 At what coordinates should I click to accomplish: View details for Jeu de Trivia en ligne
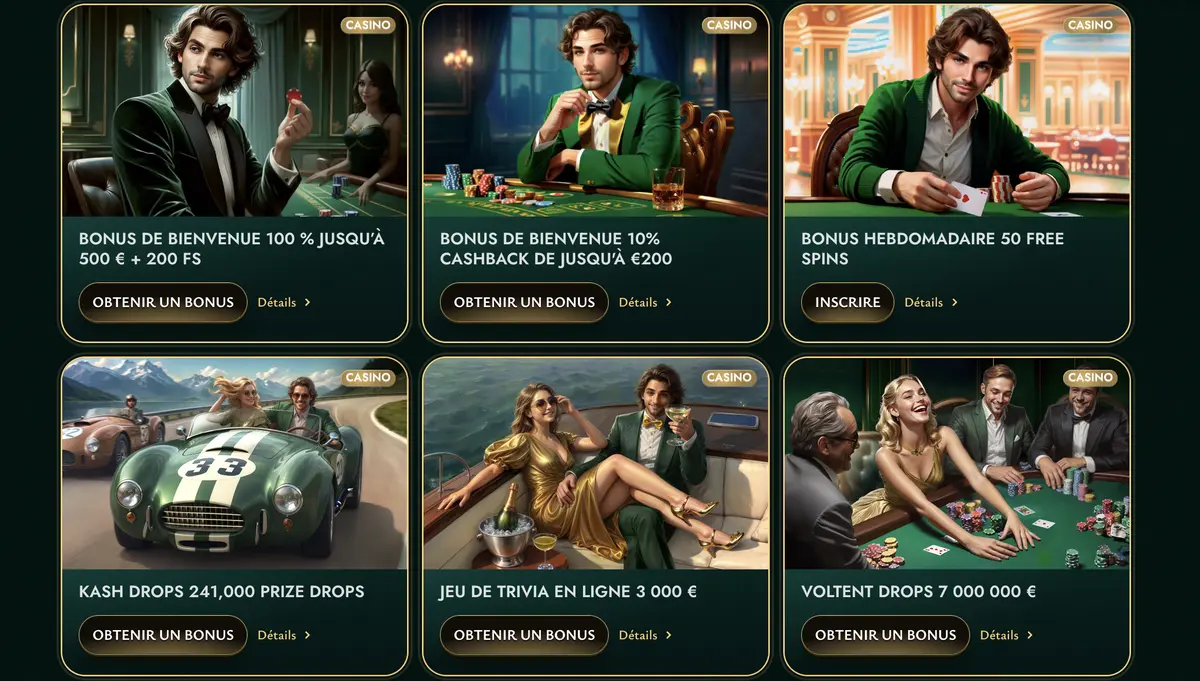point(645,635)
